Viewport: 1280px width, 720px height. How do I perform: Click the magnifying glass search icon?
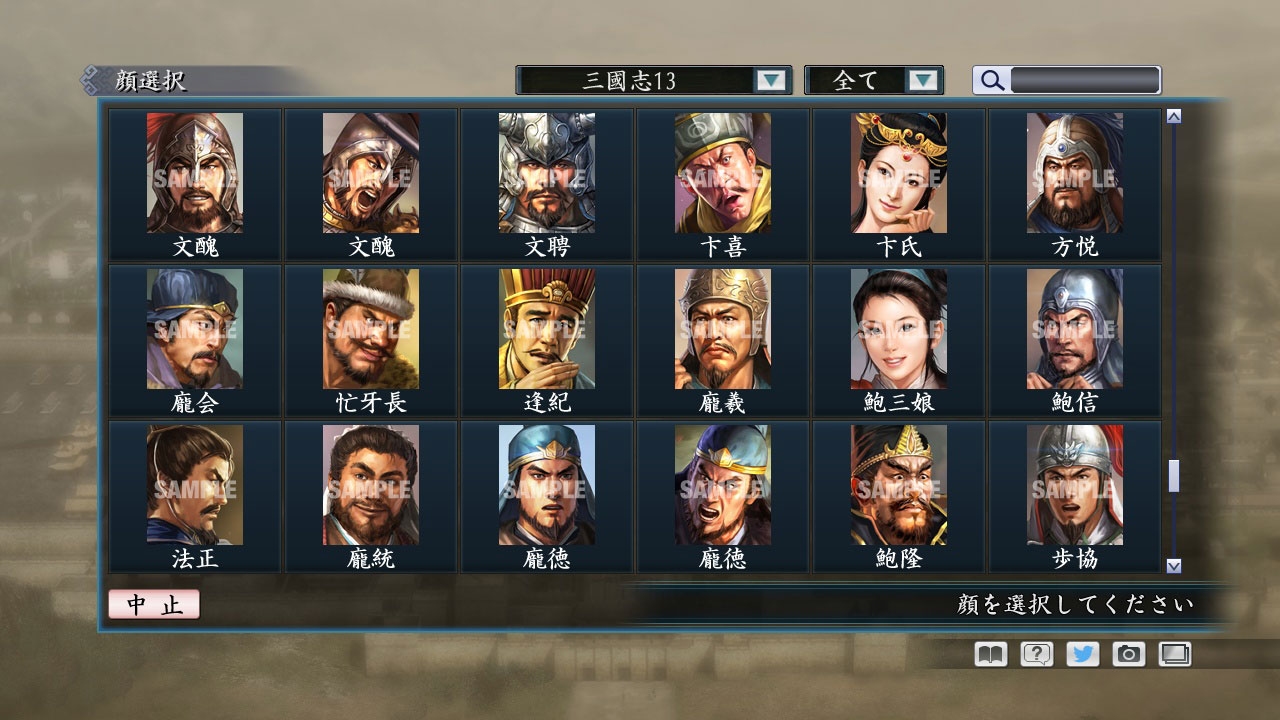[x=990, y=79]
